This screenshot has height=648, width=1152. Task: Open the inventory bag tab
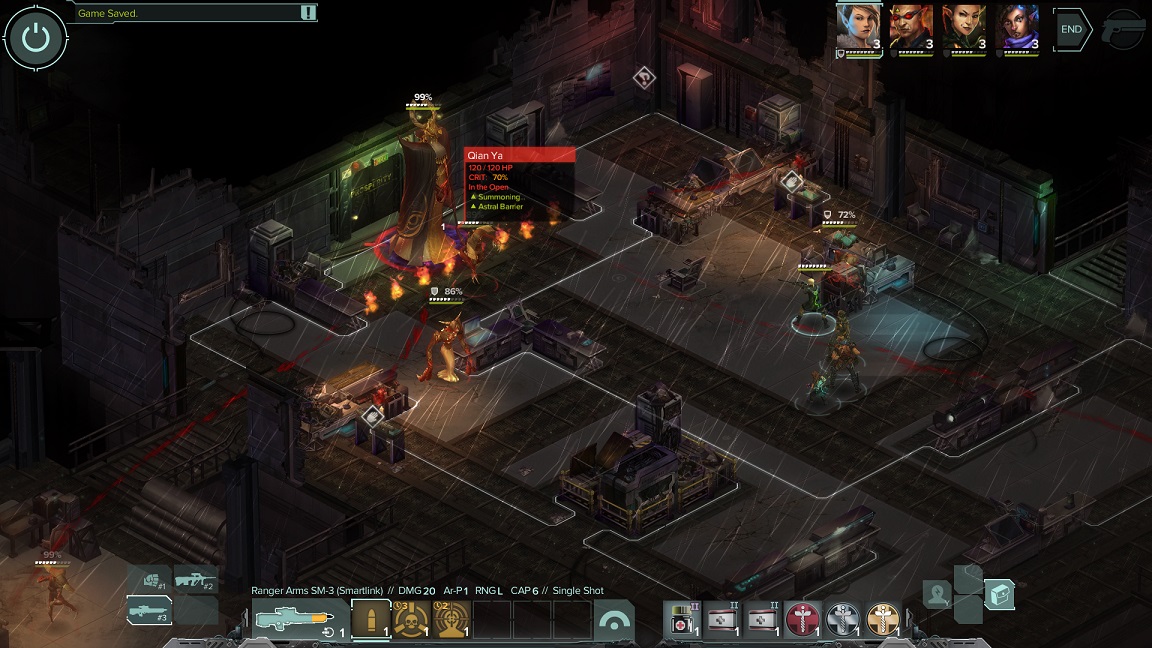coord(999,595)
